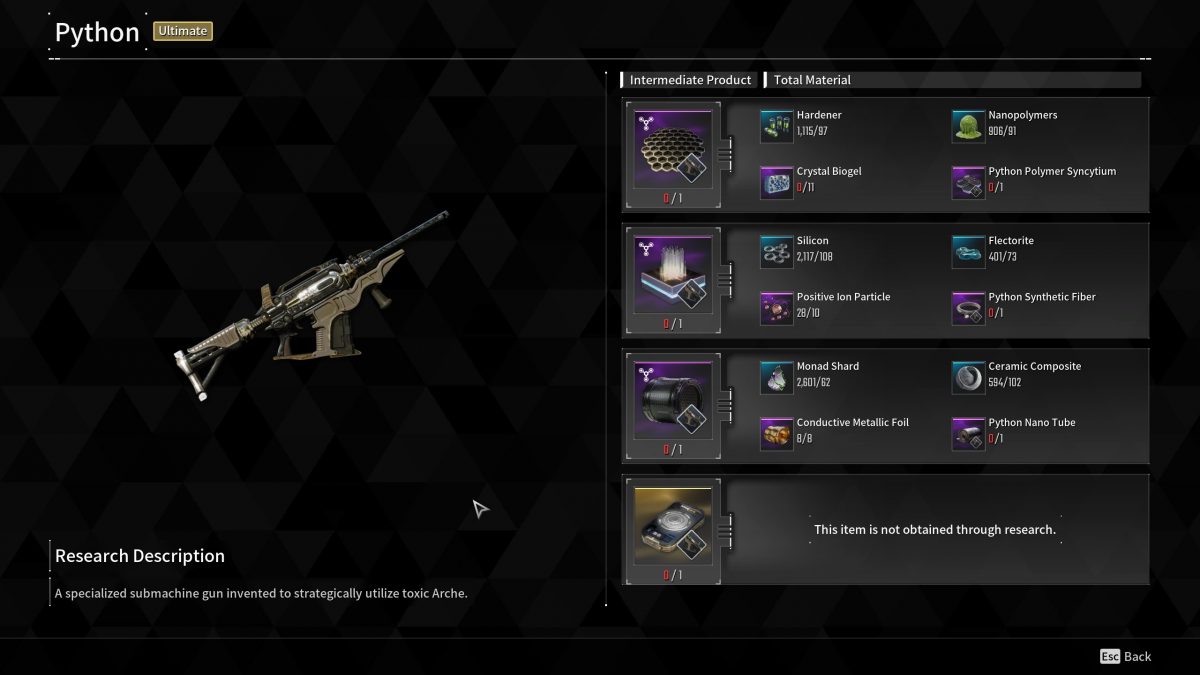Select the Python Nano Tube material
Viewport: 1200px width, 675px height.
pyautogui.click(x=968, y=433)
